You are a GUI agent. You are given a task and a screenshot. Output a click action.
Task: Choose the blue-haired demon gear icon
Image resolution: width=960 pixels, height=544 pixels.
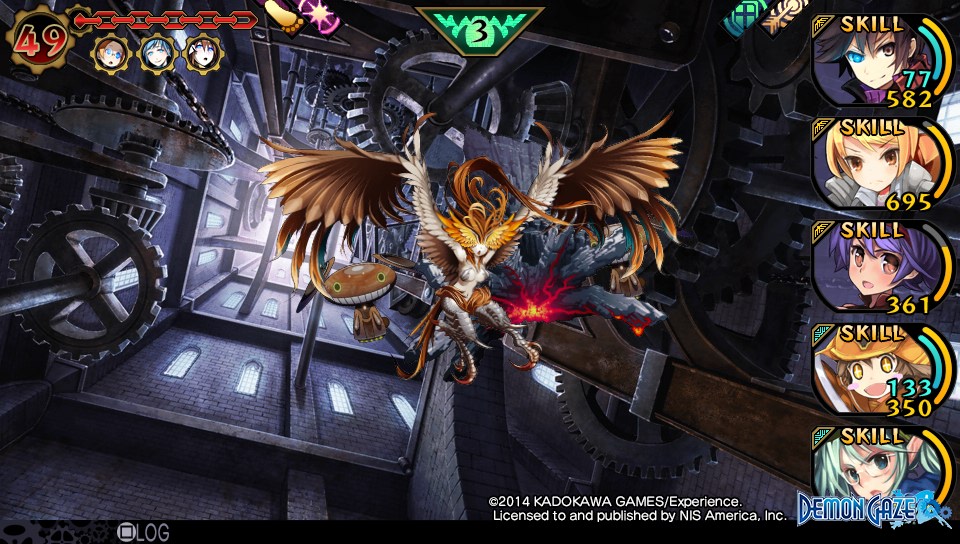[x=157, y=52]
